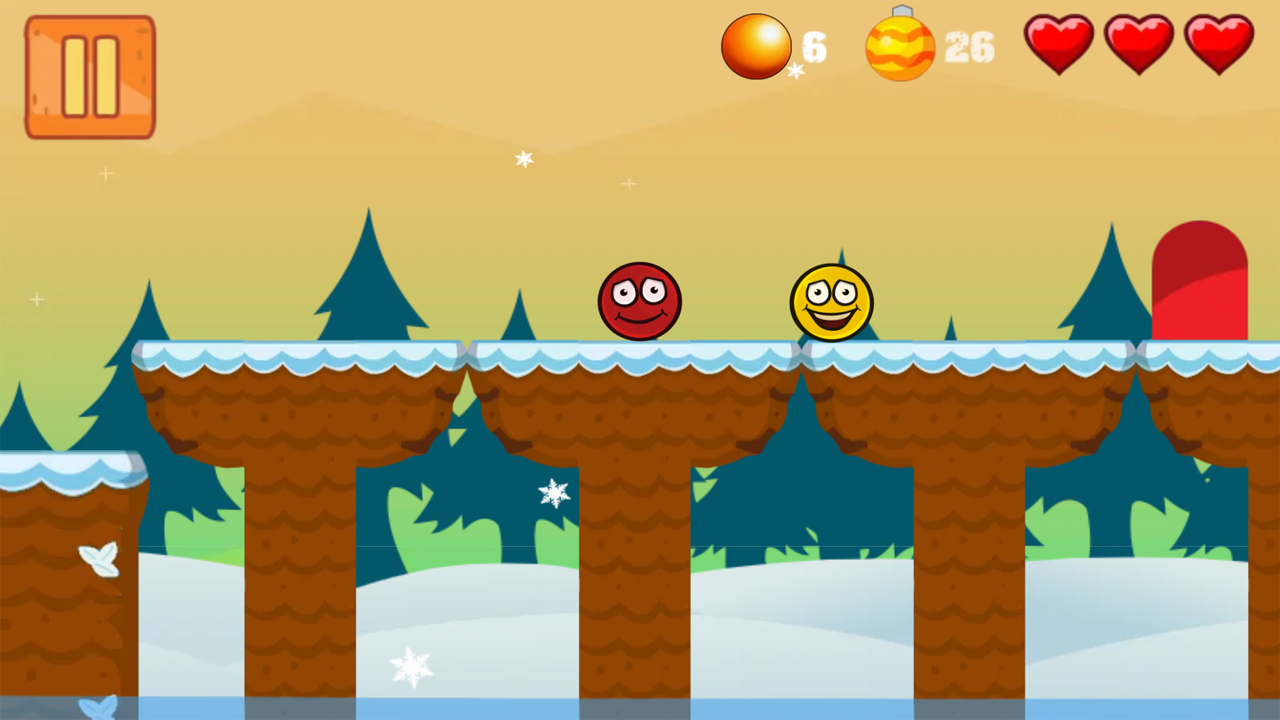
Task: Click the white leaf on the left ledge
Action: (98, 561)
